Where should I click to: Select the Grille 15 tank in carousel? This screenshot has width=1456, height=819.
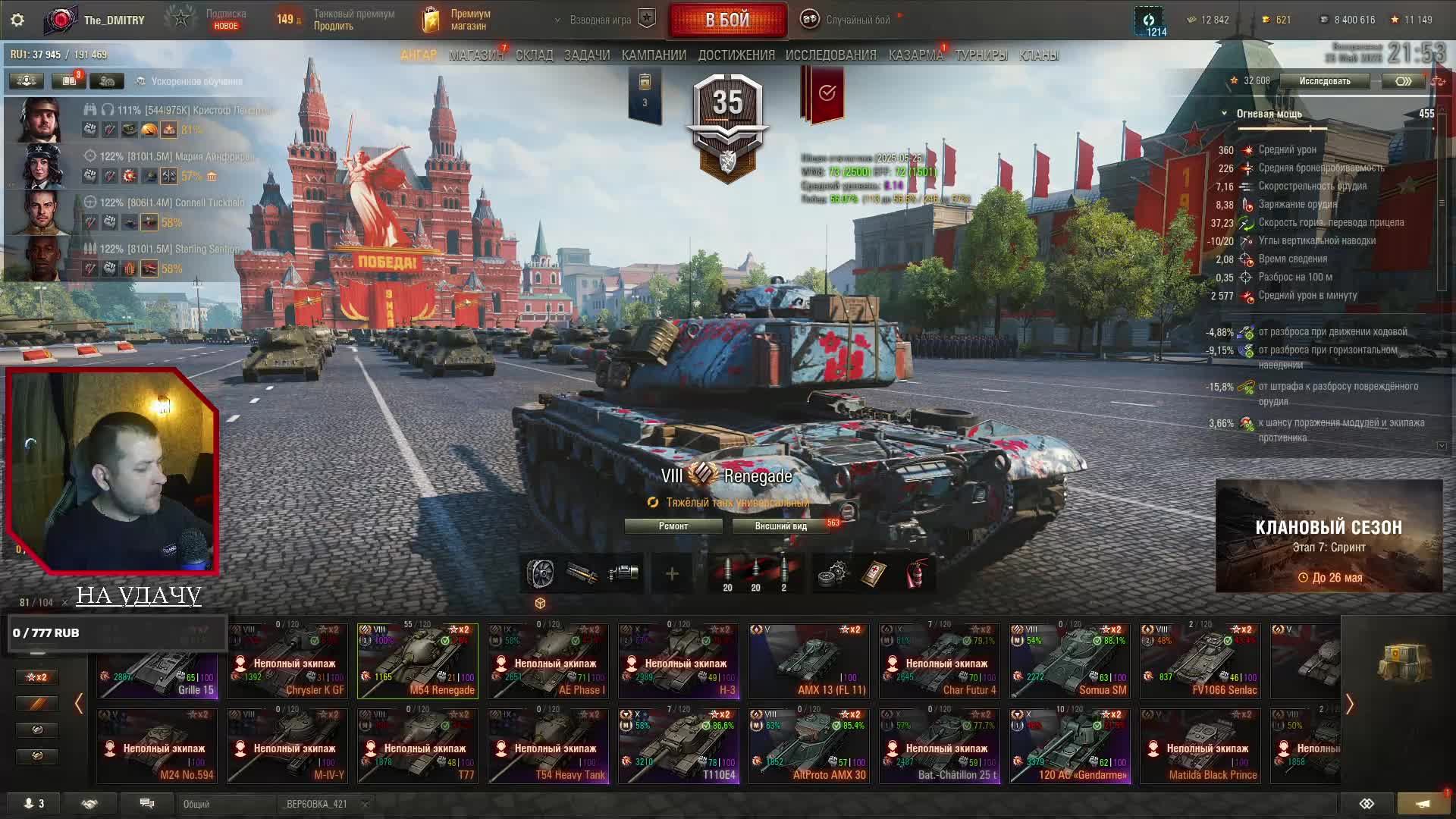tap(158, 661)
